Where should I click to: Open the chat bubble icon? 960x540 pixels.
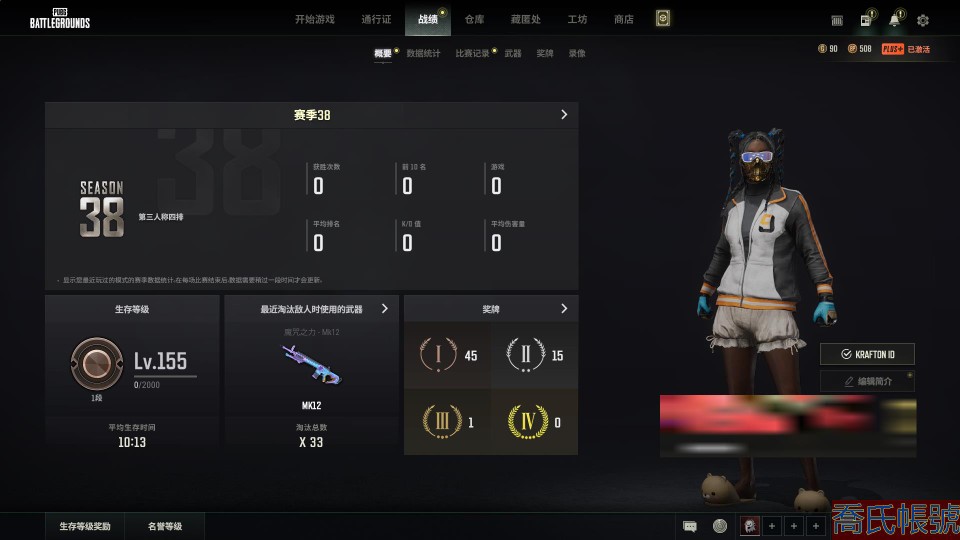[x=690, y=526]
